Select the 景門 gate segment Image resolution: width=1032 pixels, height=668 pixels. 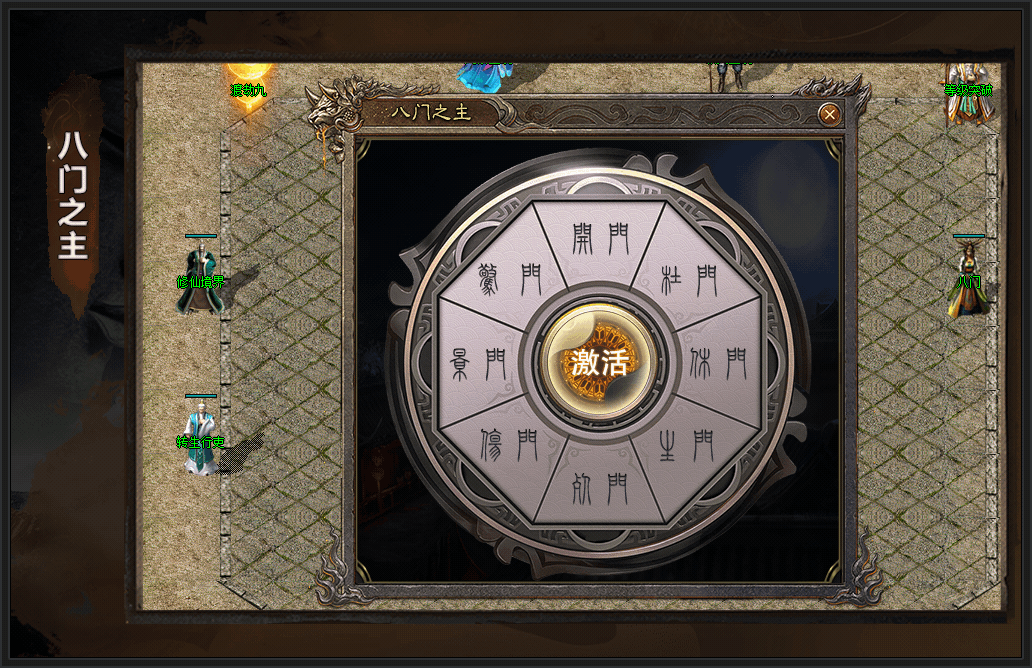pyautogui.click(x=479, y=362)
